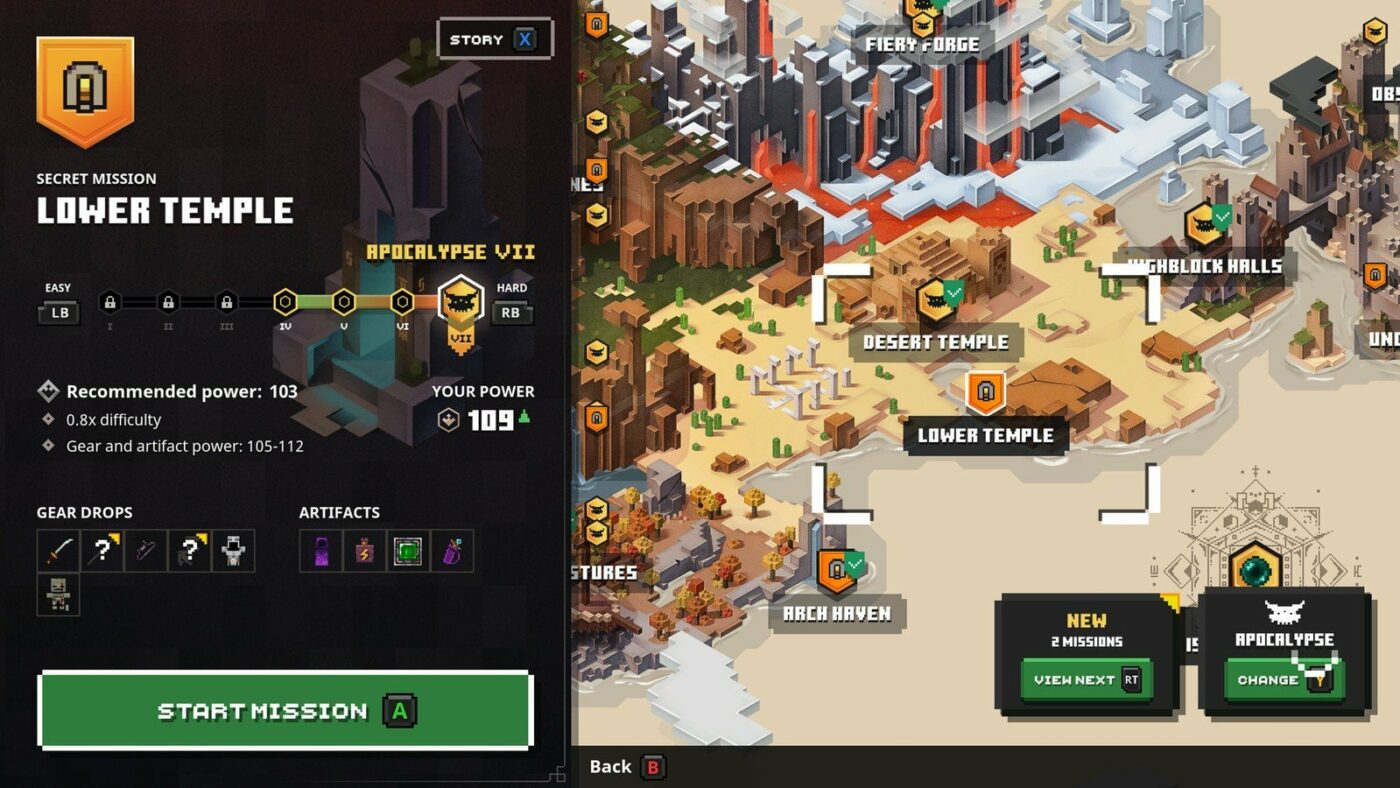Change the Apocalypse difficulty mode
The width and height of the screenshot is (1400, 788).
(x=1284, y=680)
